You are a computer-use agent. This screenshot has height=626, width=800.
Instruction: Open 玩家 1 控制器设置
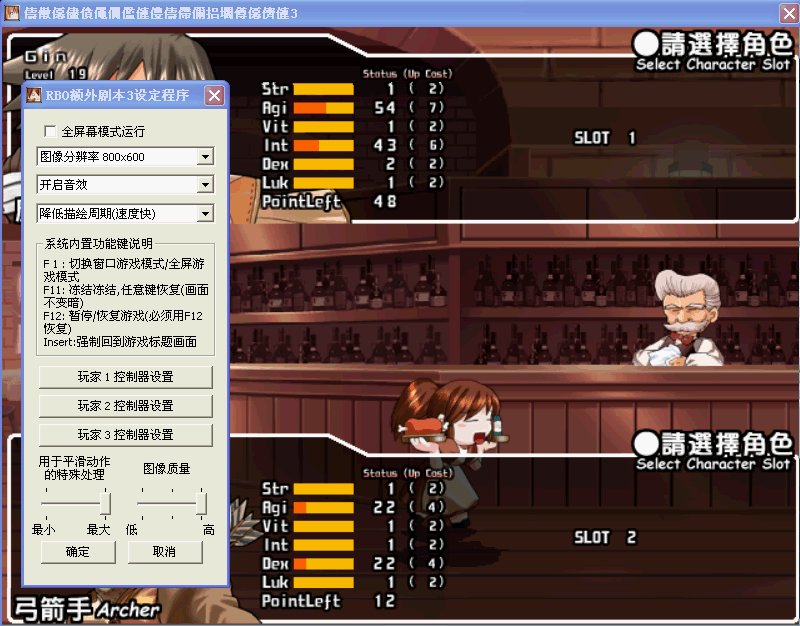click(x=125, y=377)
